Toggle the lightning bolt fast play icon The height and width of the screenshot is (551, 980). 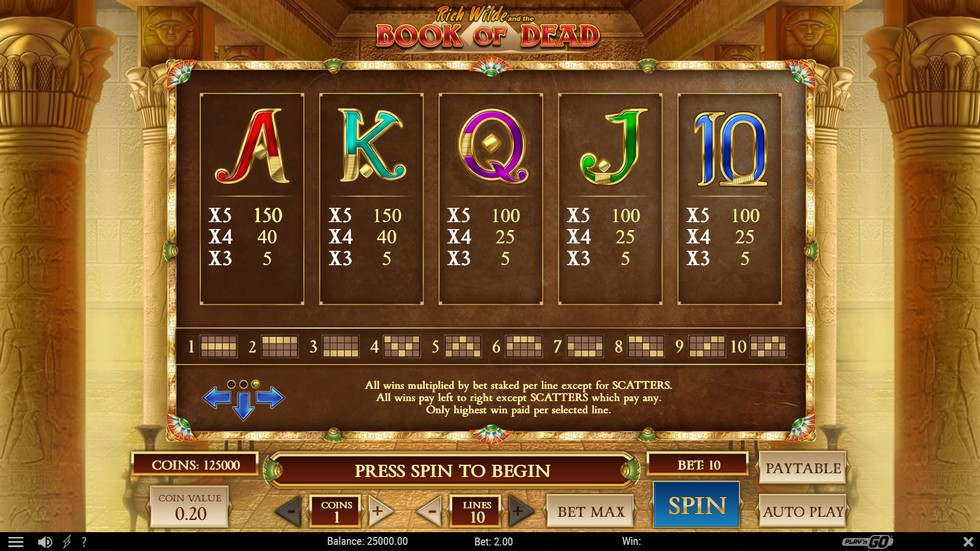tap(67, 542)
